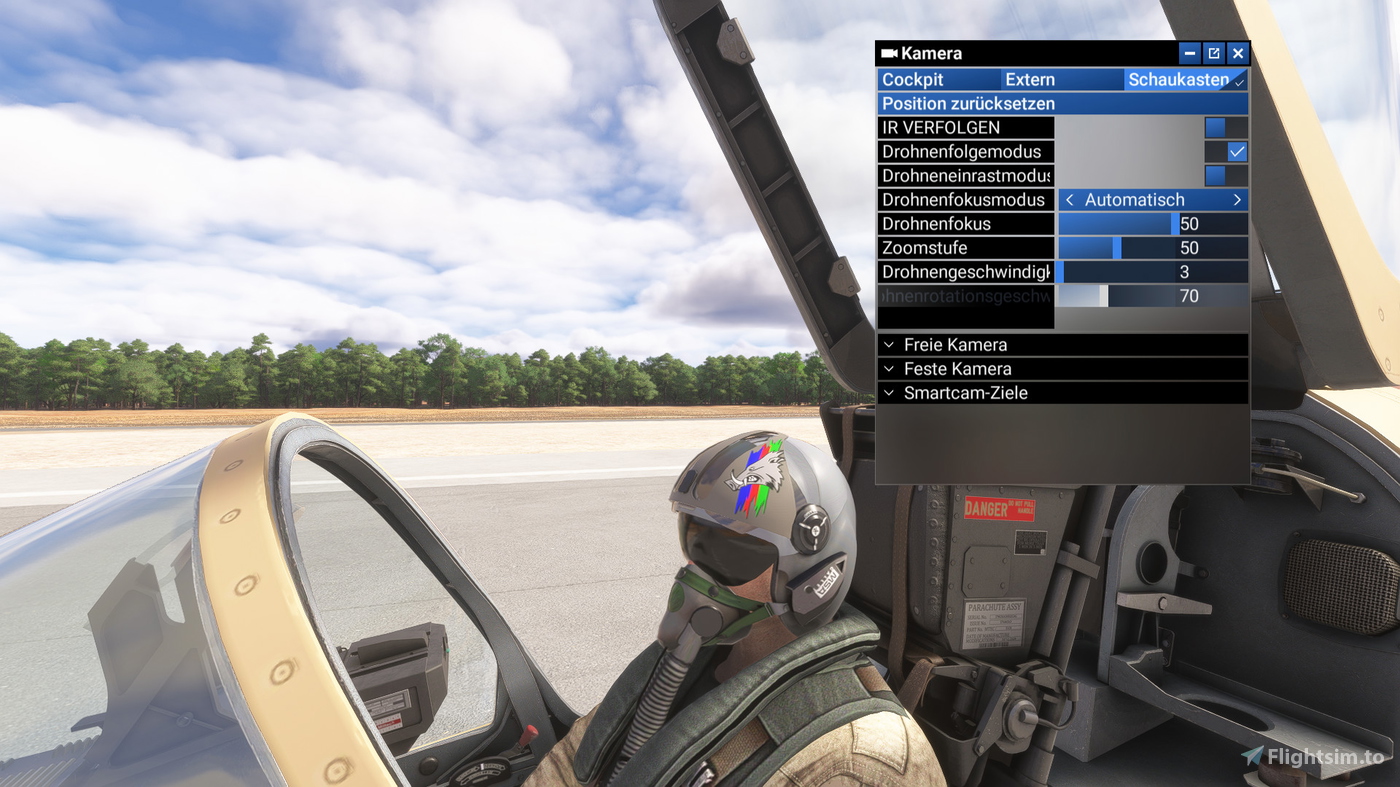The image size is (1400, 787).
Task: Switch to the Cockpit tab
Action: [x=938, y=79]
